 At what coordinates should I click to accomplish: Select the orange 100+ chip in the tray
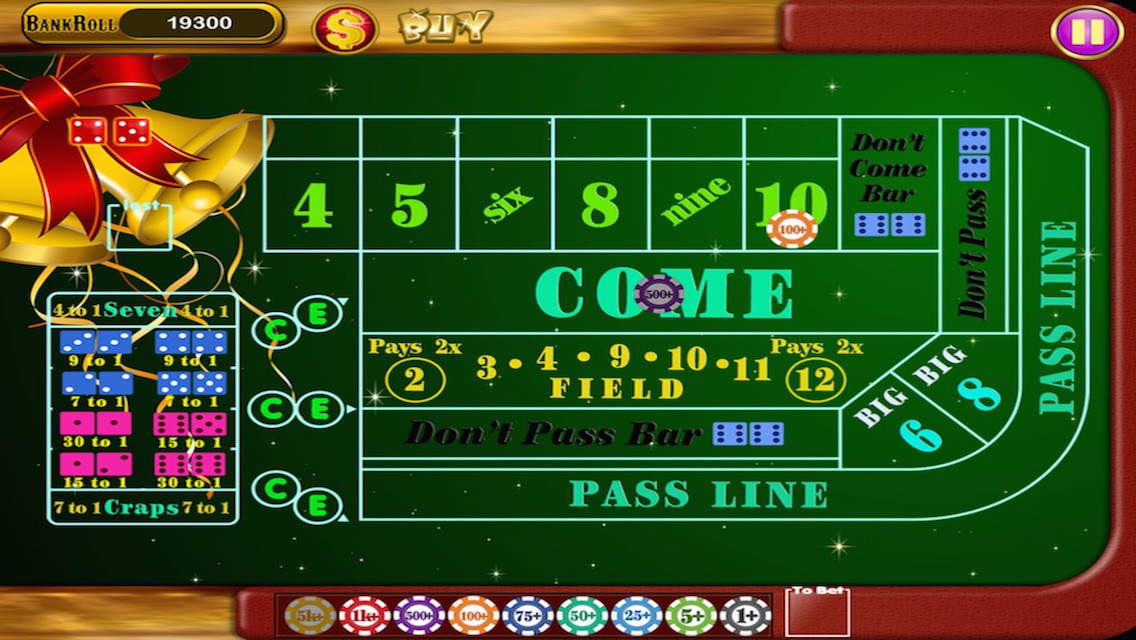(473, 616)
